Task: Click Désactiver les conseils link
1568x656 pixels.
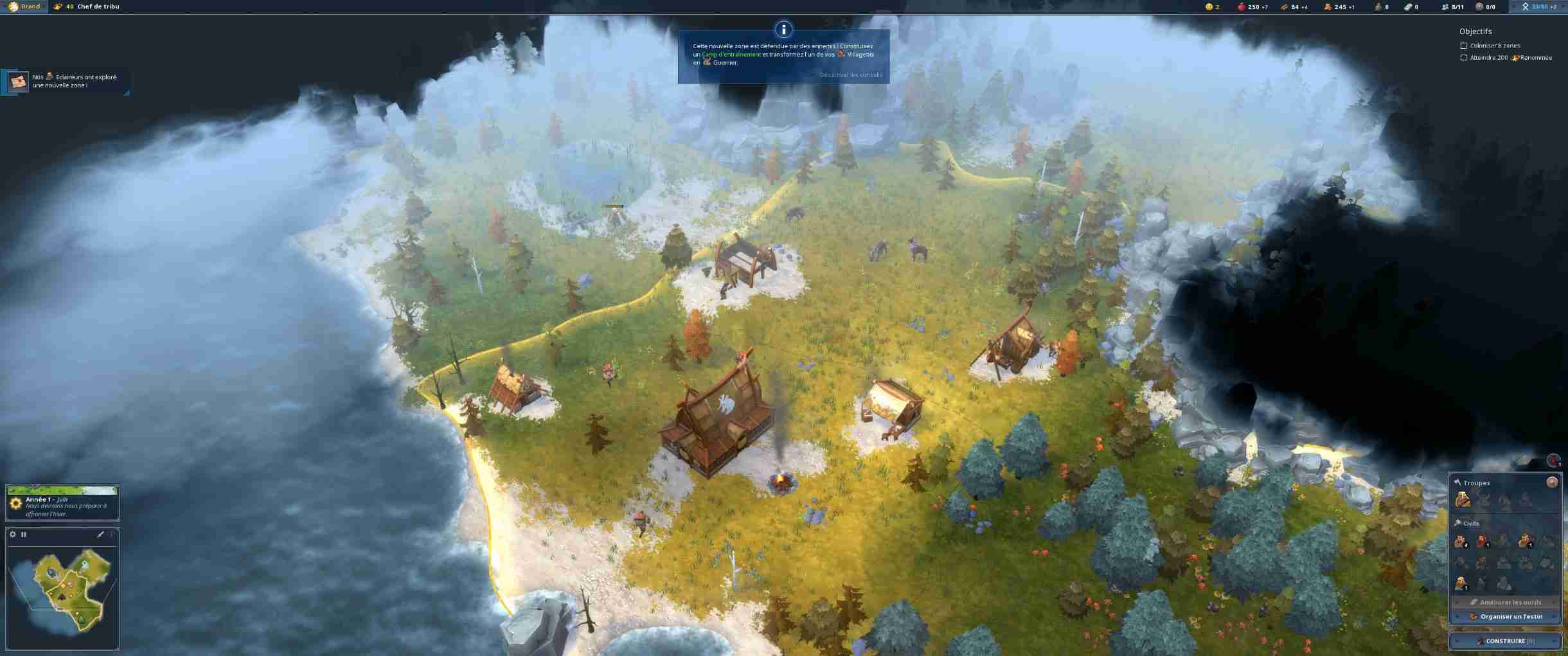Action: pyautogui.click(x=850, y=75)
